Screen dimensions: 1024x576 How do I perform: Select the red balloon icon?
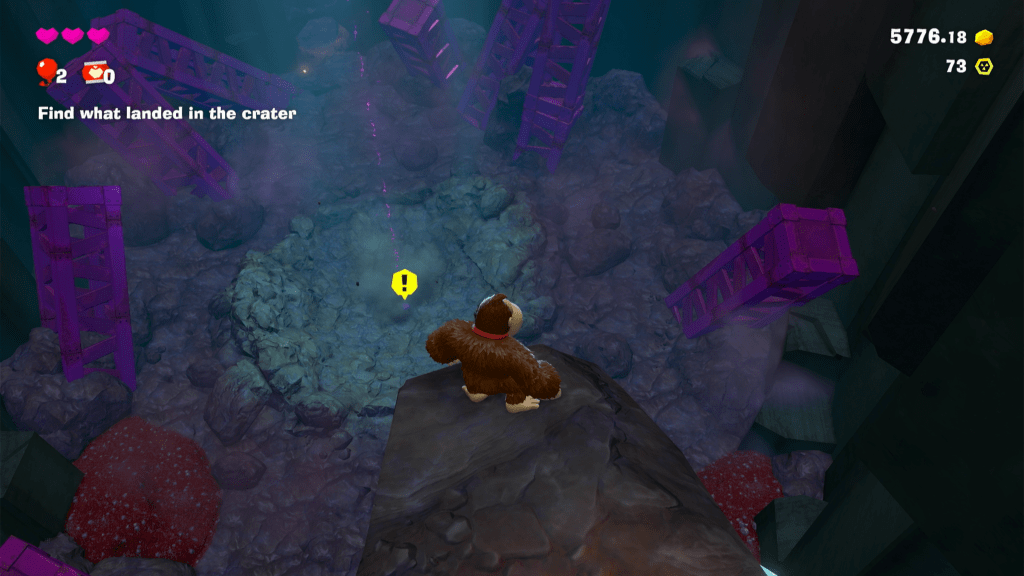click(46, 71)
